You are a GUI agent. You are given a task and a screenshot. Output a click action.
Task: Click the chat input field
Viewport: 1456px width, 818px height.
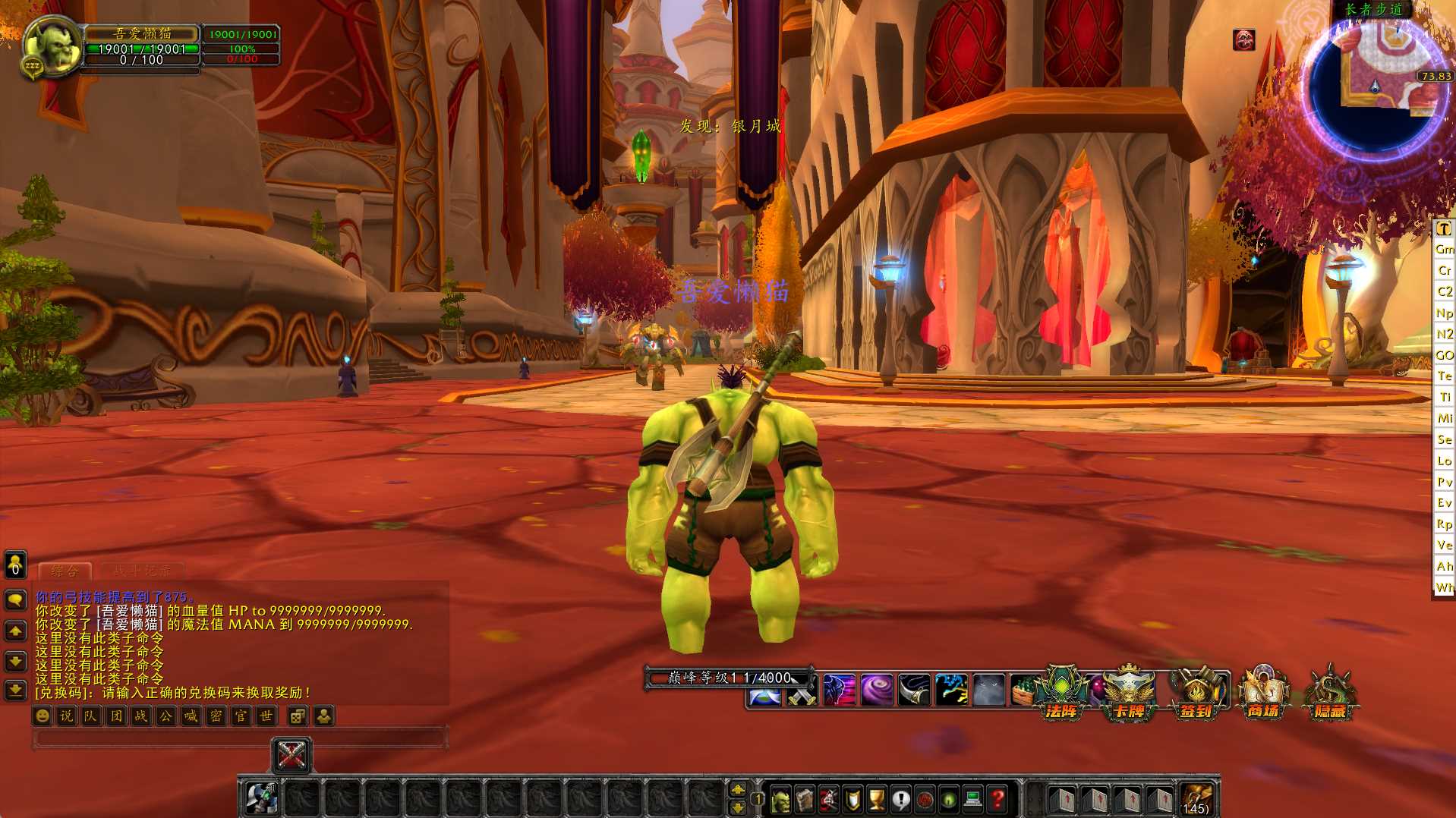click(239, 738)
